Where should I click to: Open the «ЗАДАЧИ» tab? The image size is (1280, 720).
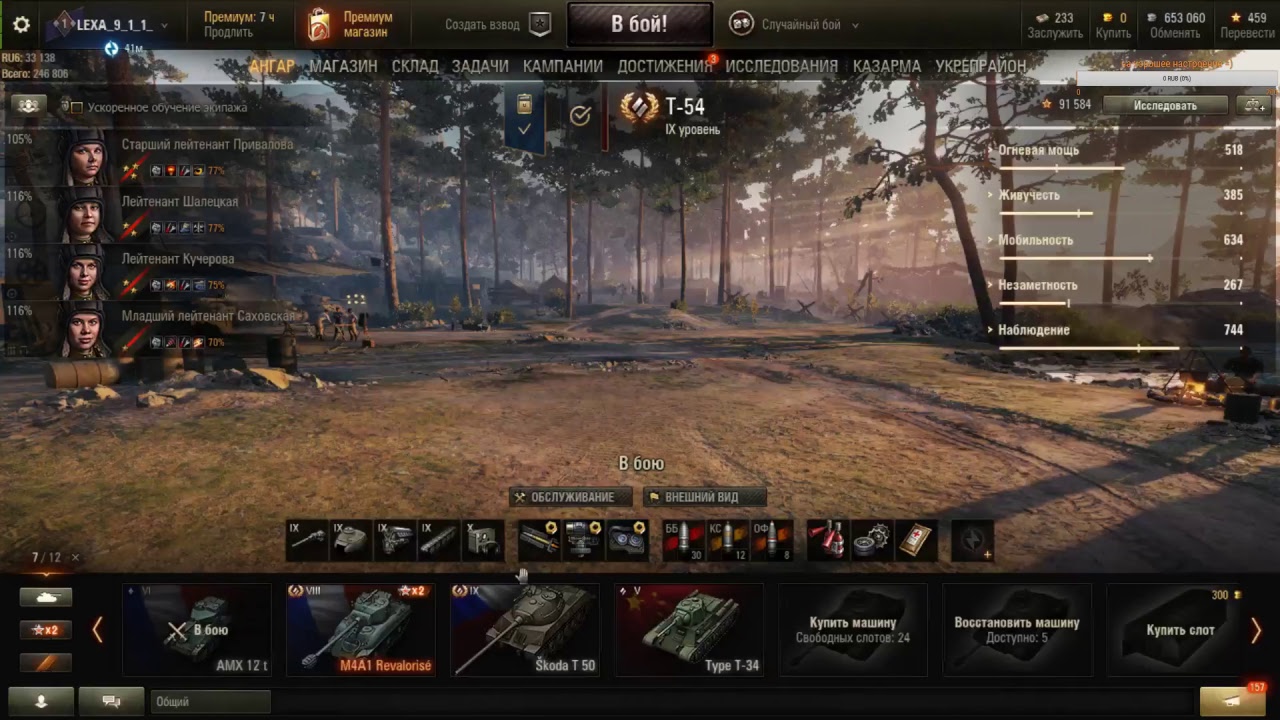pyautogui.click(x=480, y=66)
